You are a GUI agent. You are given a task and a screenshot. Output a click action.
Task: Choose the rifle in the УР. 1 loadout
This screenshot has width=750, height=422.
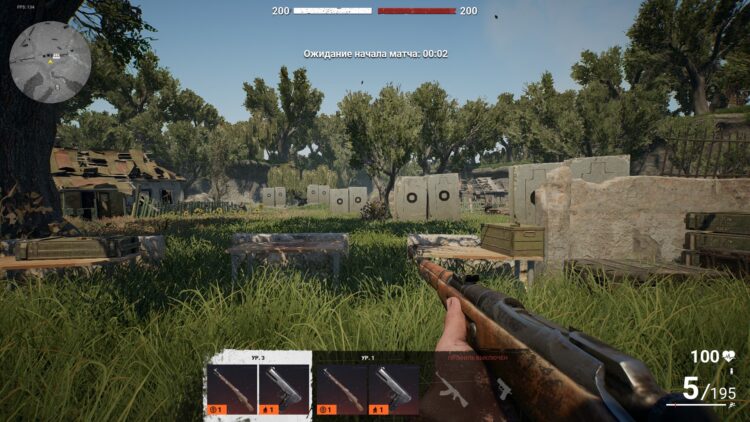(341, 388)
